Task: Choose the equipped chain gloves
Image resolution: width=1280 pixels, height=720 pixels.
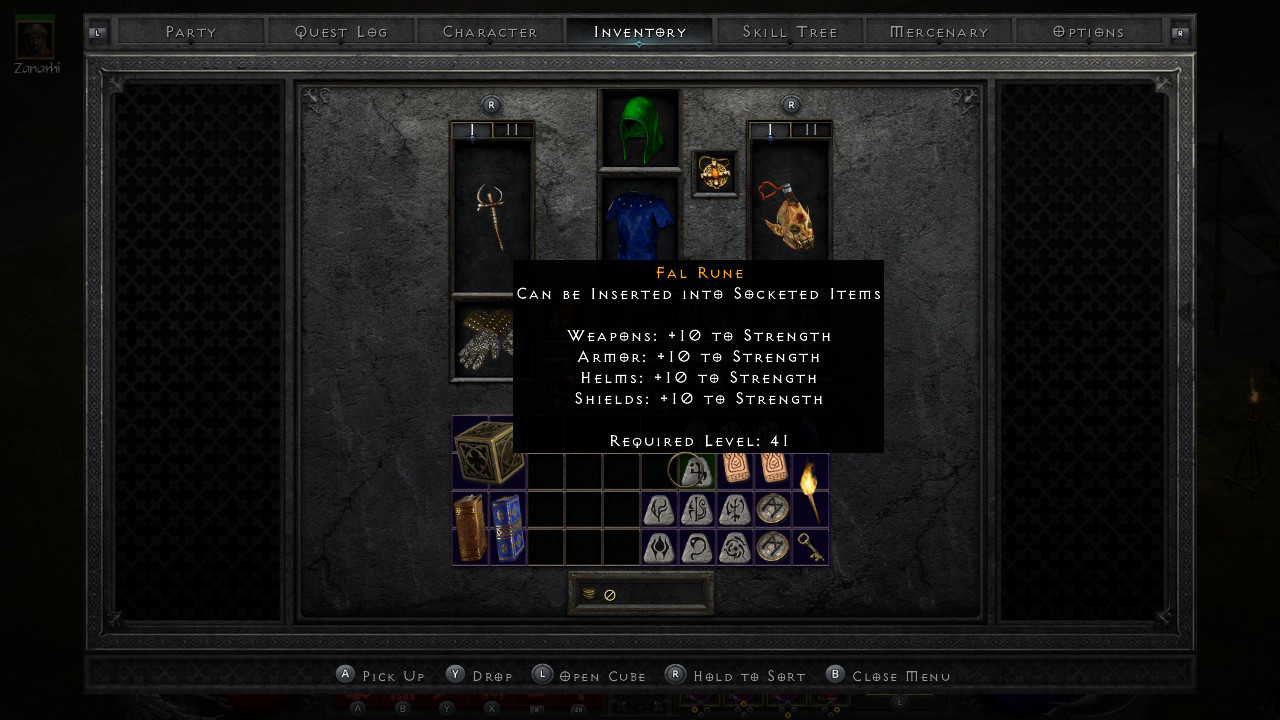Action: click(484, 340)
